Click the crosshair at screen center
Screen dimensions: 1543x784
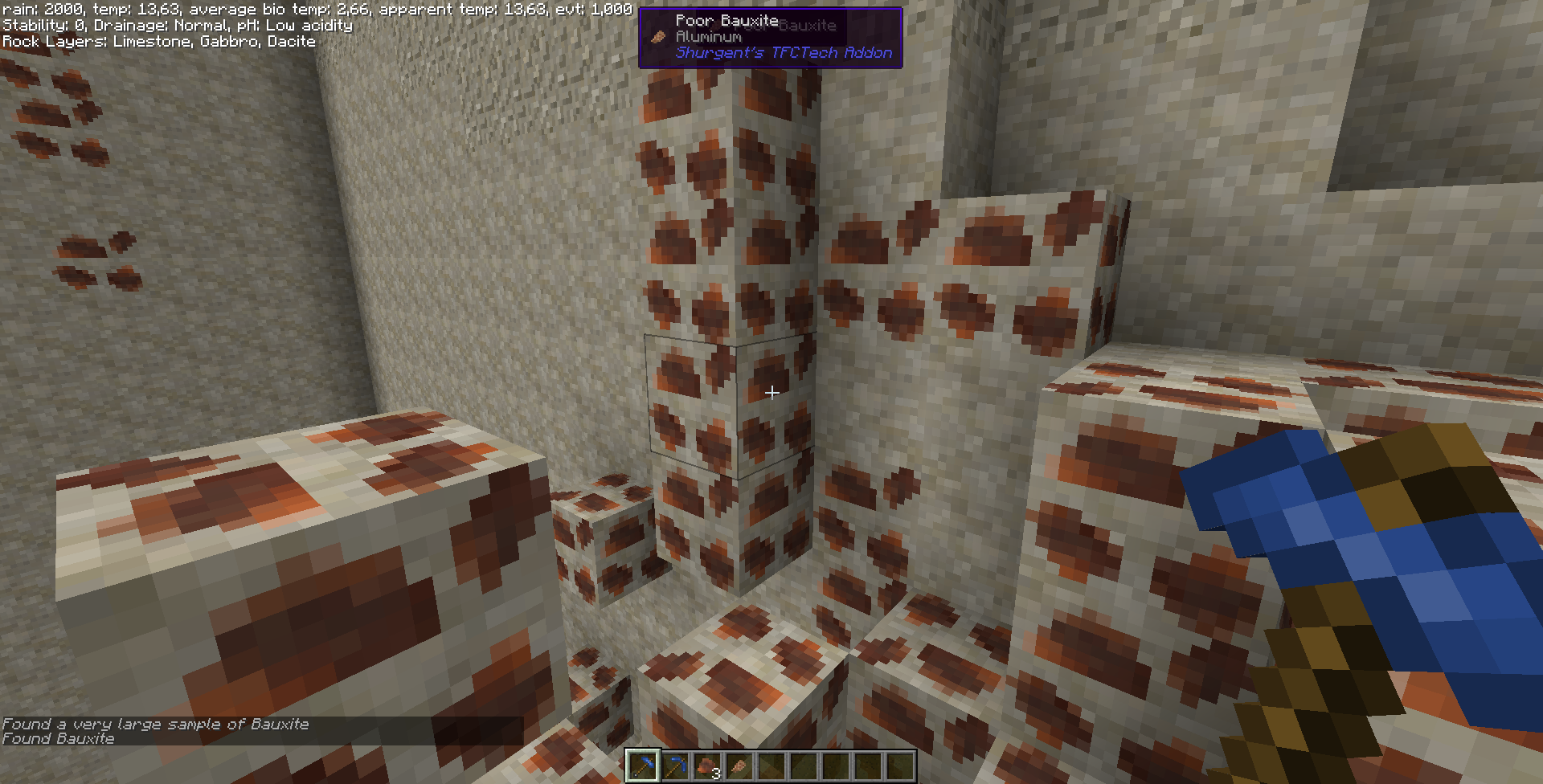click(771, 392)
